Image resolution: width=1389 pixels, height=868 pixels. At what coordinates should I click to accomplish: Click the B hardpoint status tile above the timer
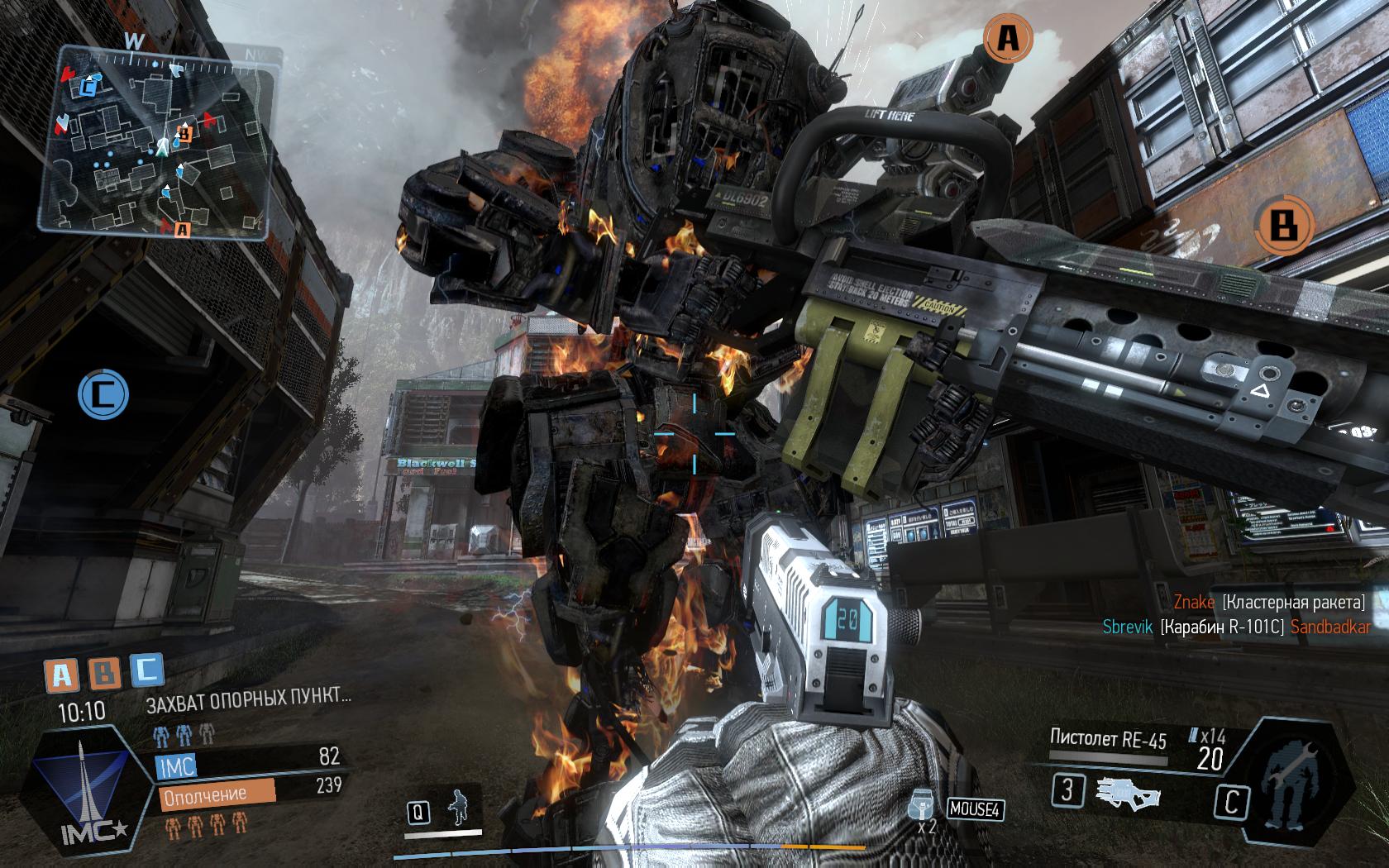(x=103, y=675)
